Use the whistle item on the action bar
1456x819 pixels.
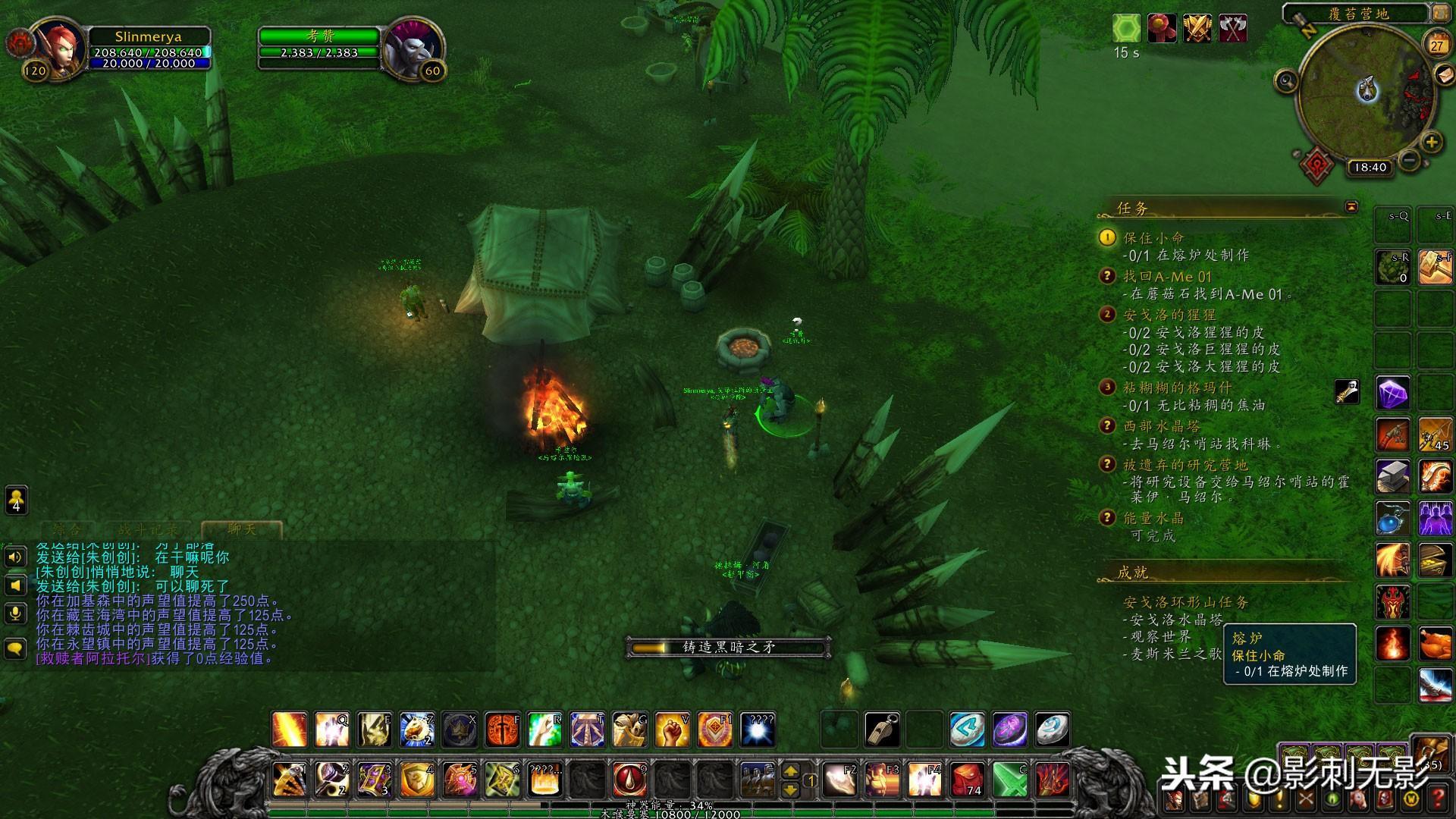click(883, 730)
